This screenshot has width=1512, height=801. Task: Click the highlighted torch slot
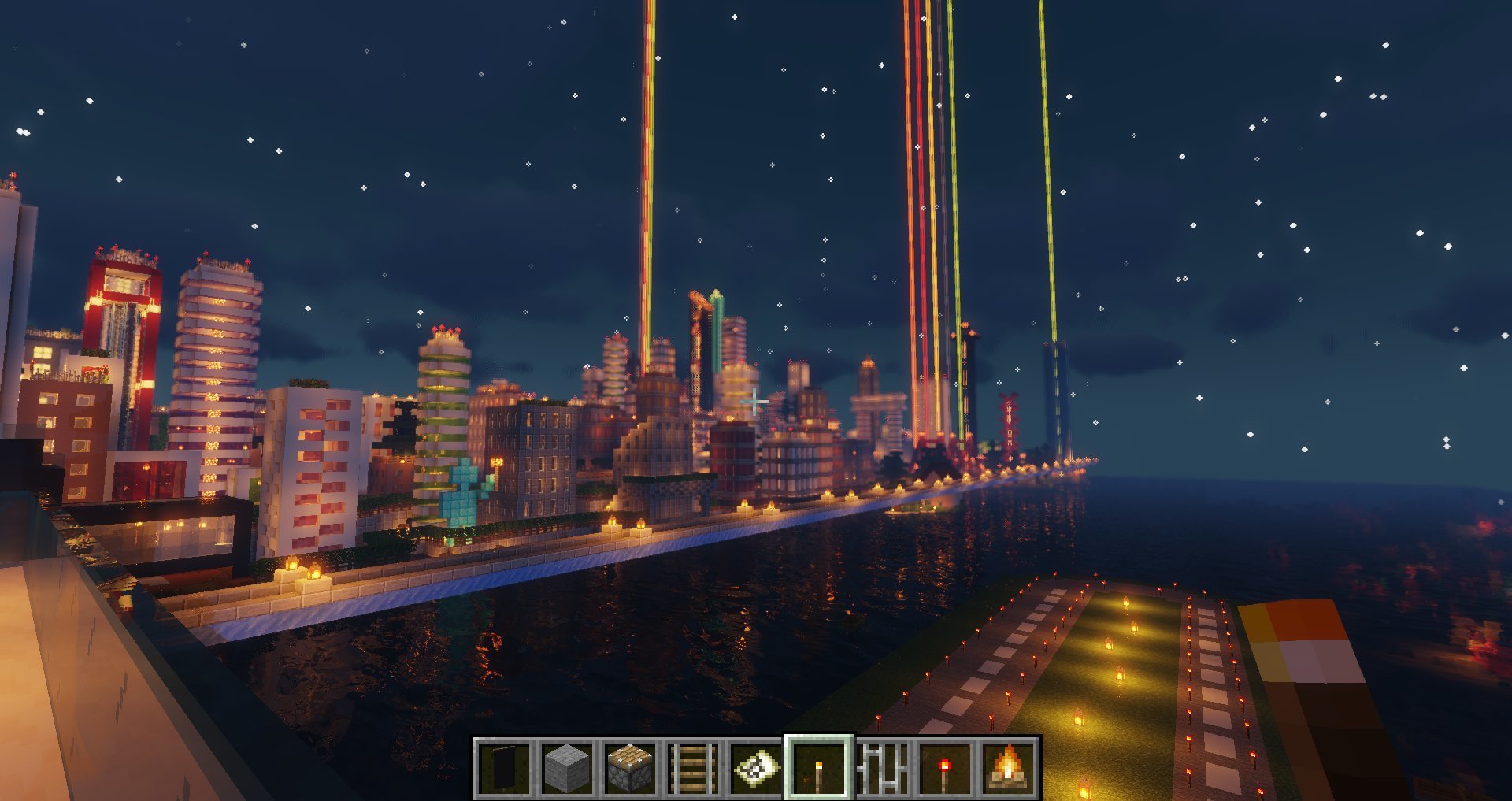pos(819,767)
